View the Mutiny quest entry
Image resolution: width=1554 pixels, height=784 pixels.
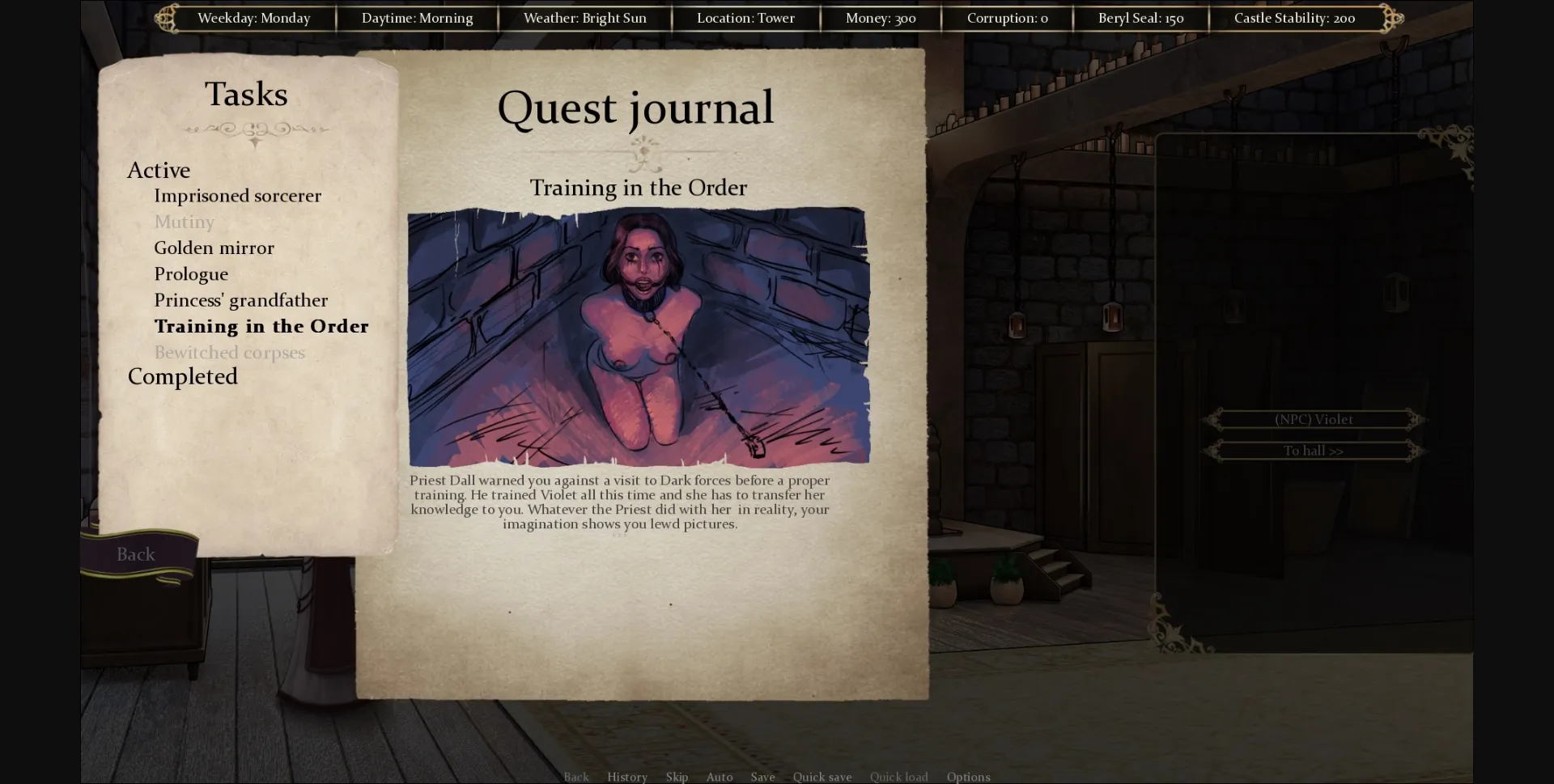tap(184, 222)
